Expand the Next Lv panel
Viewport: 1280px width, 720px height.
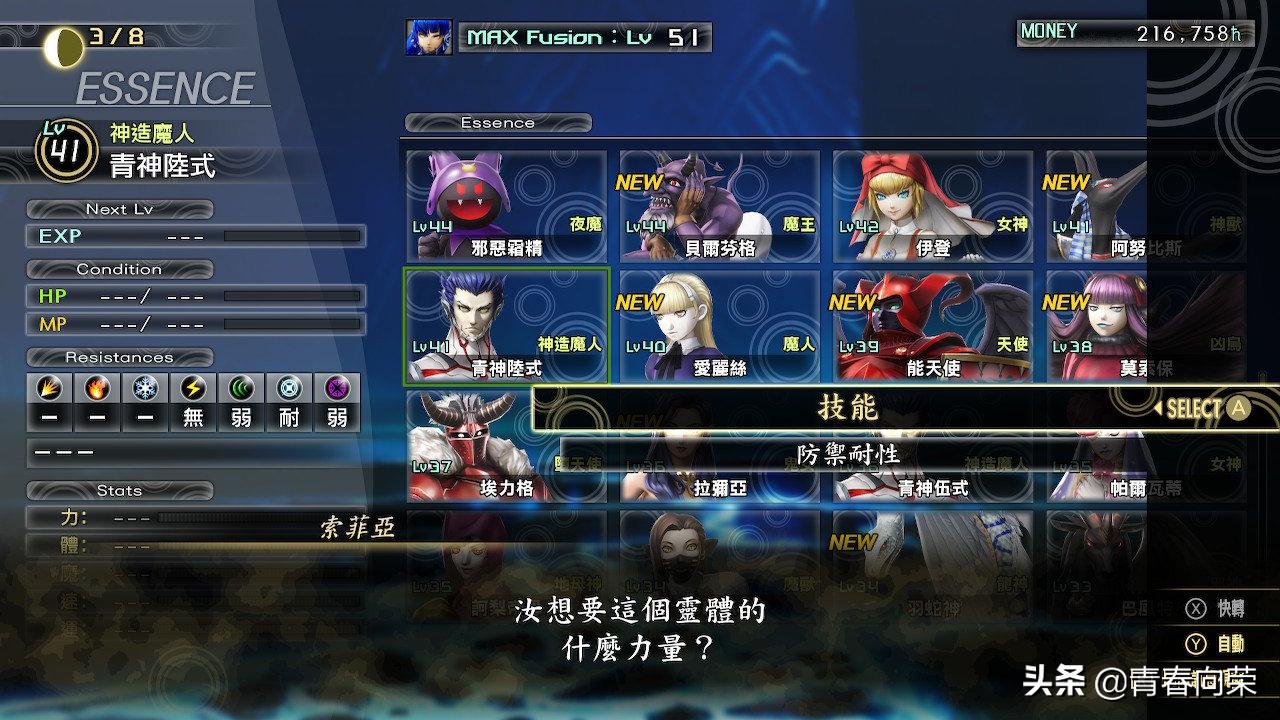coord(119,209)
